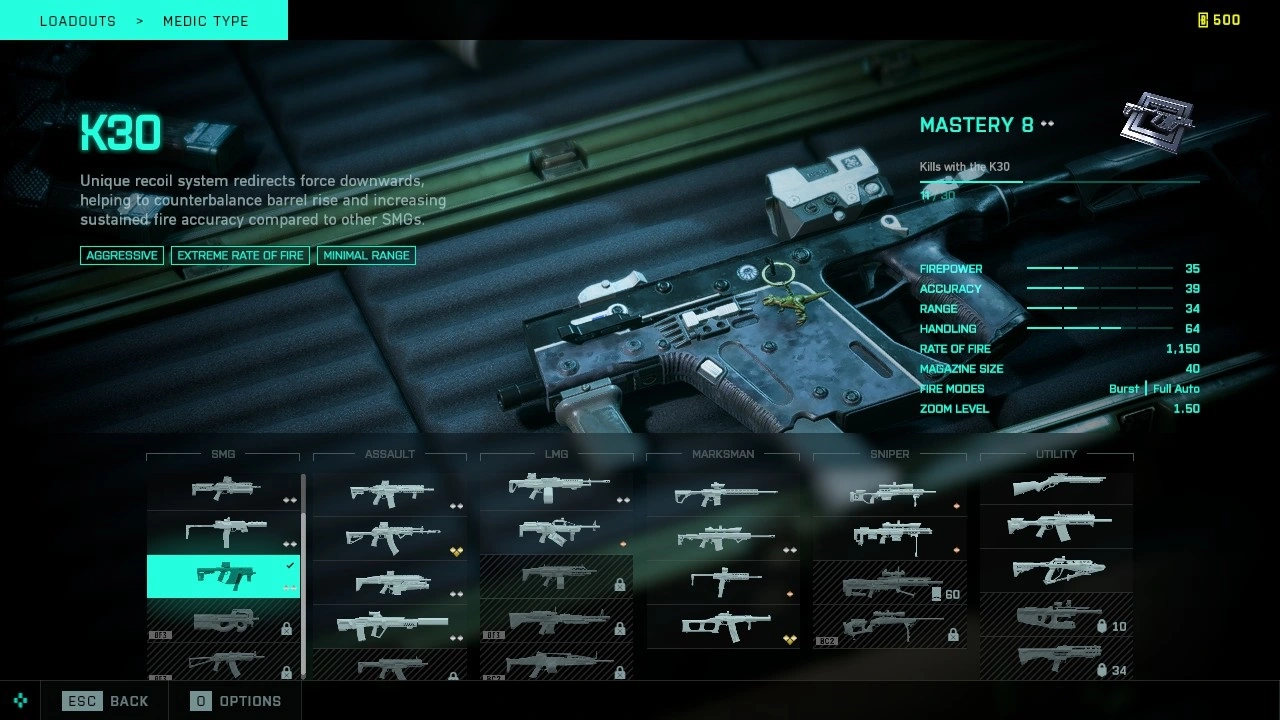This screenshot has height=720, width=1280.
Task: Open the LOADOUTS breadcrumb menu
Action: coord(77,20)
